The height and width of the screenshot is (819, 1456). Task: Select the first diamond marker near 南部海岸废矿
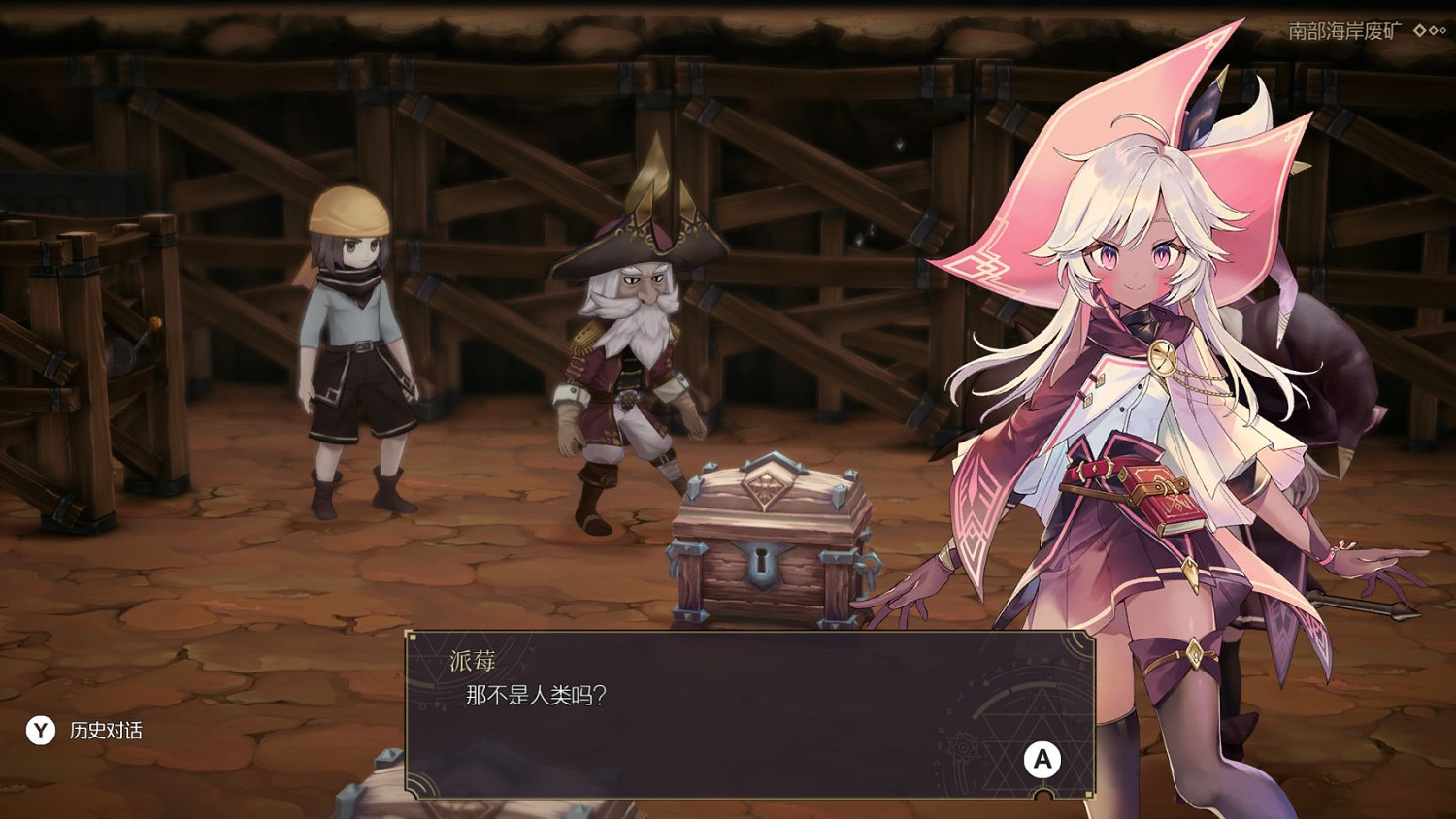1418,31
